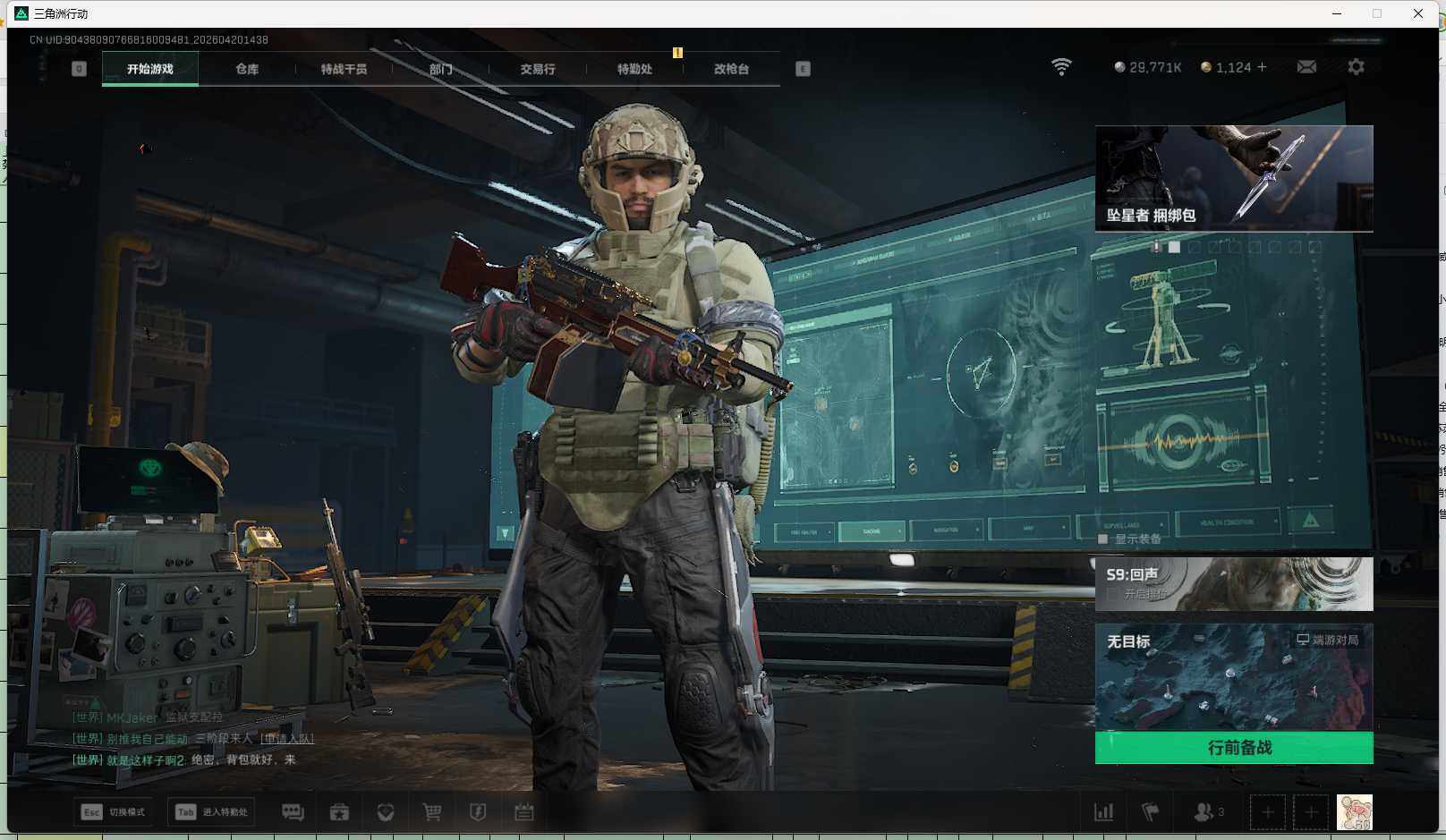Switch to the 改枪台 gunsmith tab
Viewport: 1446px width, 840px height.
(x=731, y=69)
